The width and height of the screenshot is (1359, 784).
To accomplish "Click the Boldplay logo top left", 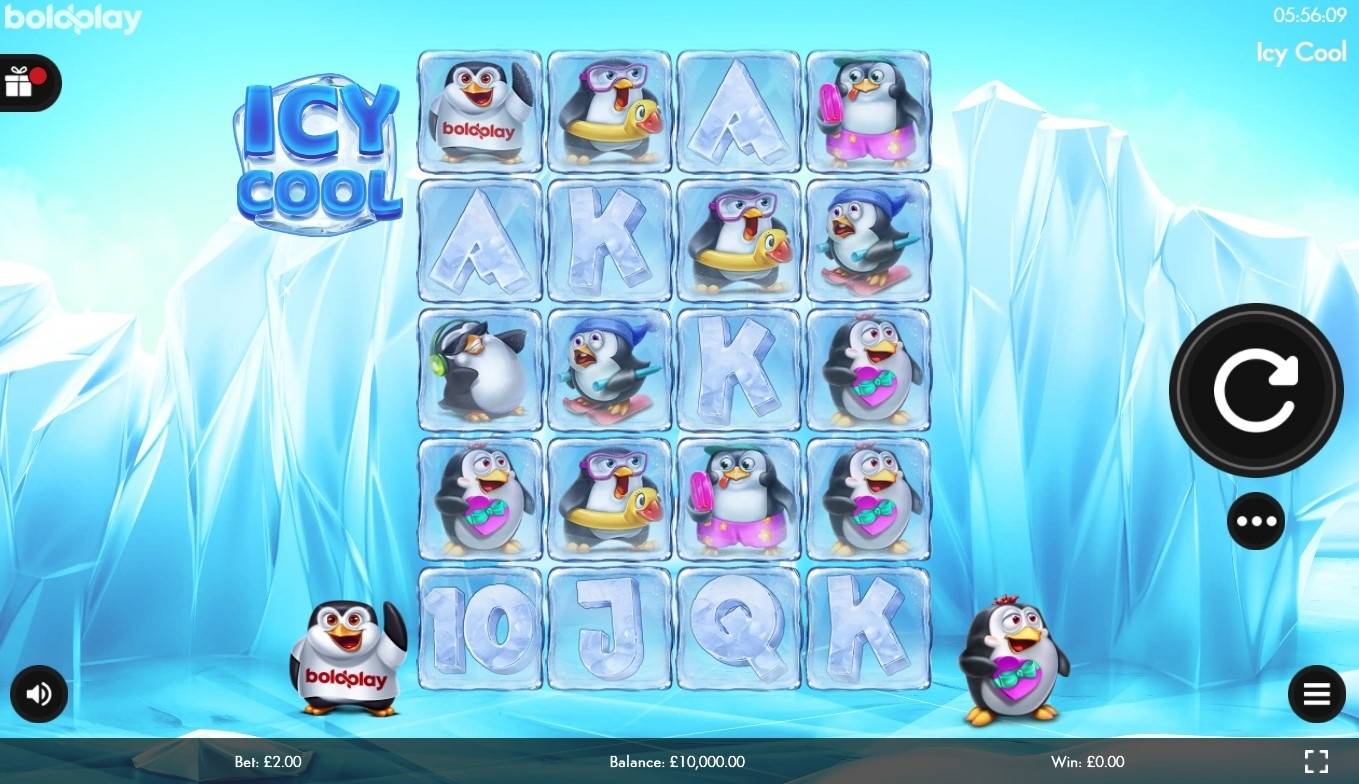I will pyautogui.click(x=72, y=17).
